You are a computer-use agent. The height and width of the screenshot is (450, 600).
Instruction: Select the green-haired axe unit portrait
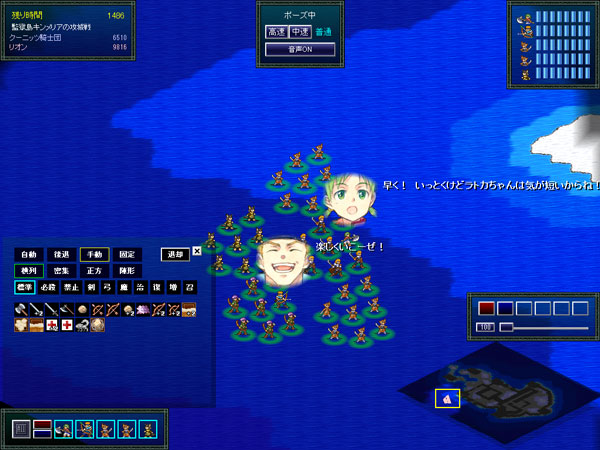click(62, 429)
